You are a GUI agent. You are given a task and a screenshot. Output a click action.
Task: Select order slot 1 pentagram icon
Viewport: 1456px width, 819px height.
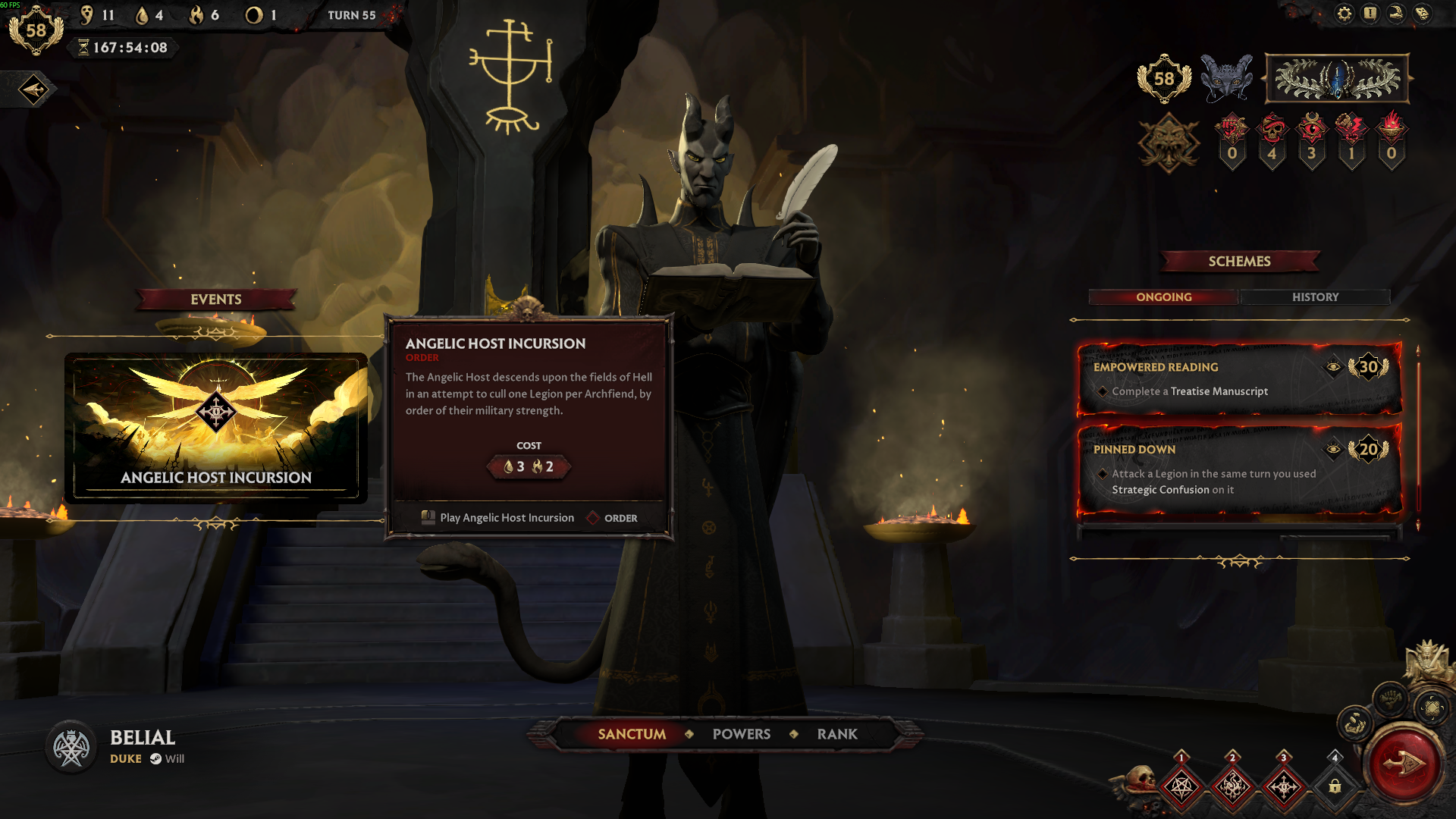click(1181, 787)
